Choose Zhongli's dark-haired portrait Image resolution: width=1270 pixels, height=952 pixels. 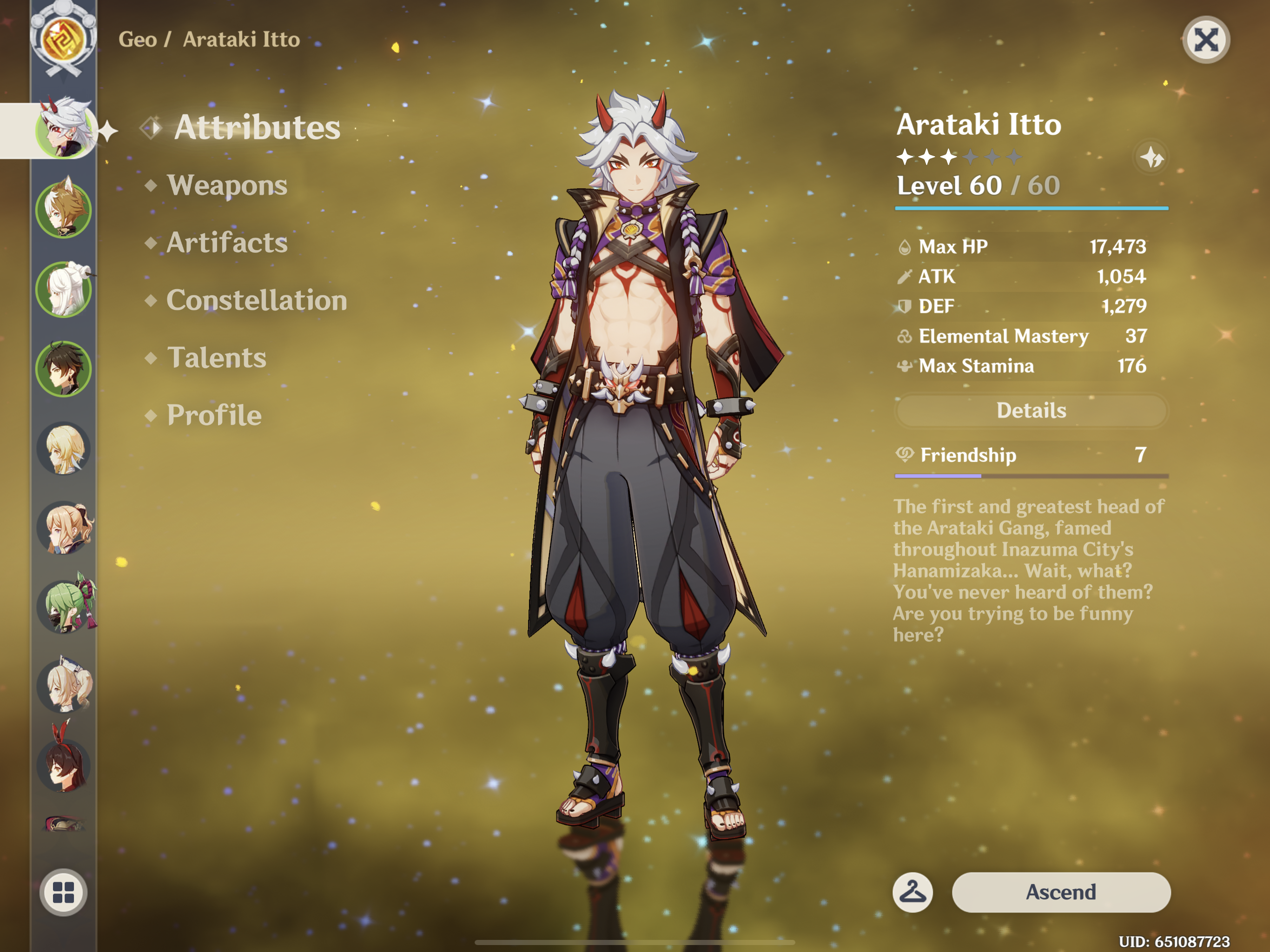63,369
